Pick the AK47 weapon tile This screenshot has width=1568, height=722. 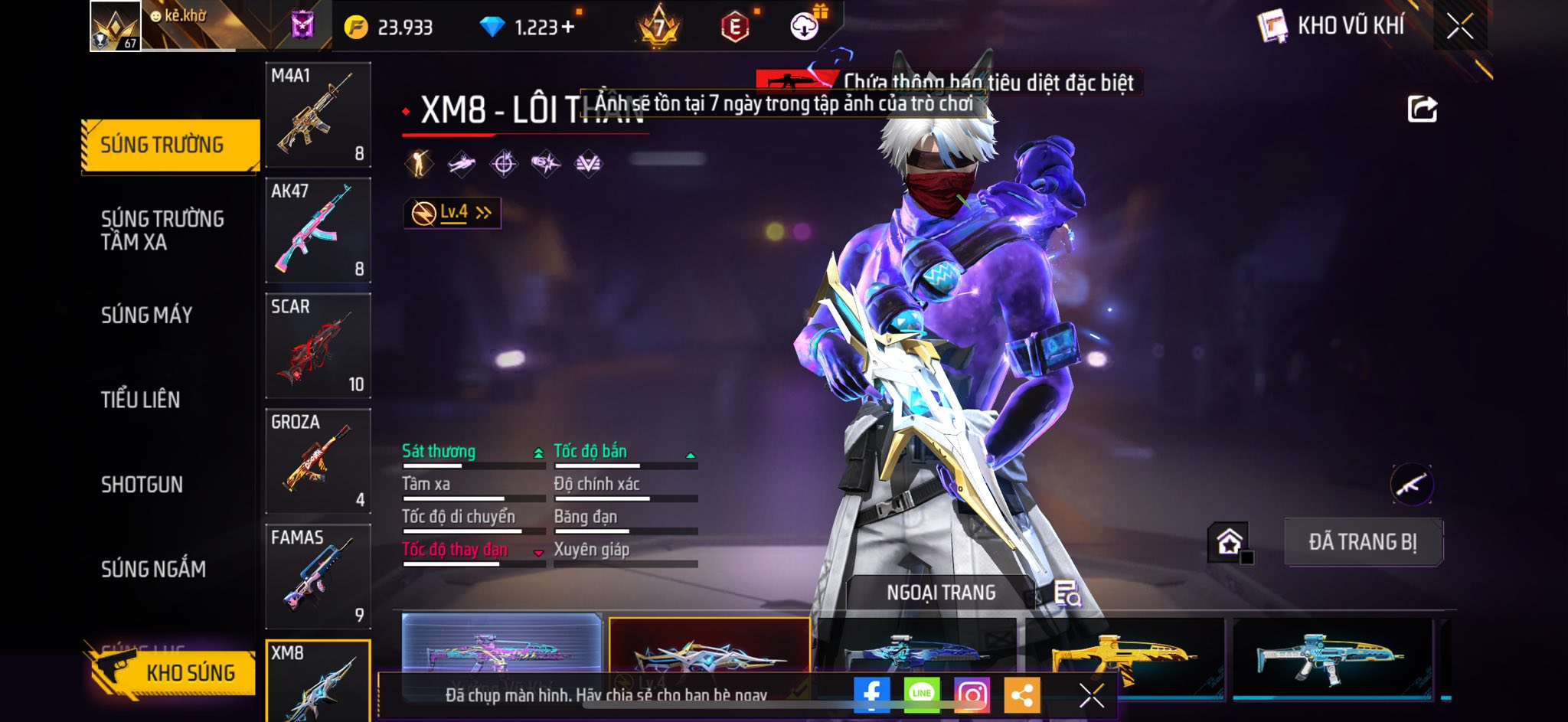coord(318,230)
